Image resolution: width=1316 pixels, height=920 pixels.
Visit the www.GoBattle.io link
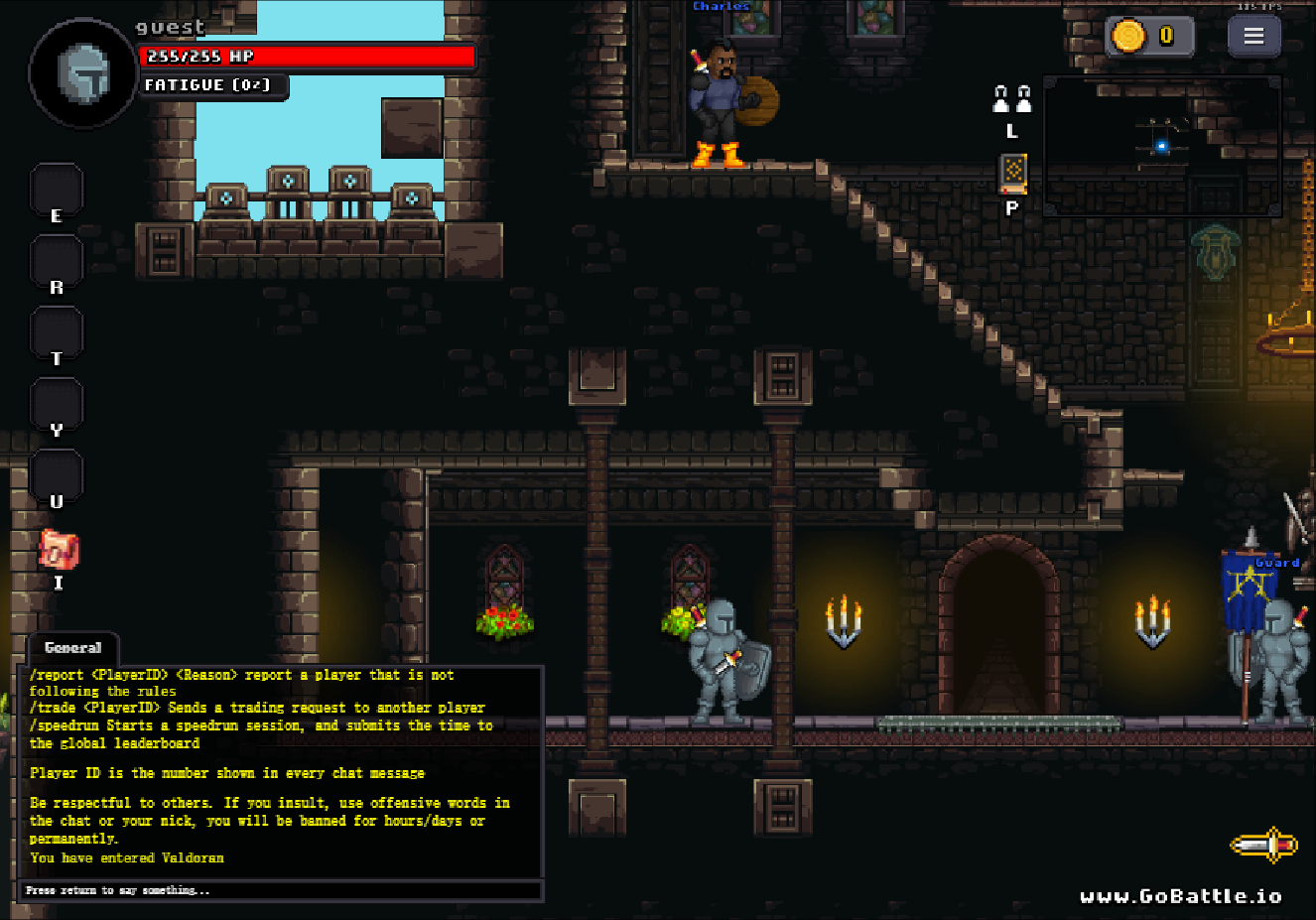tap(1180, 896)
